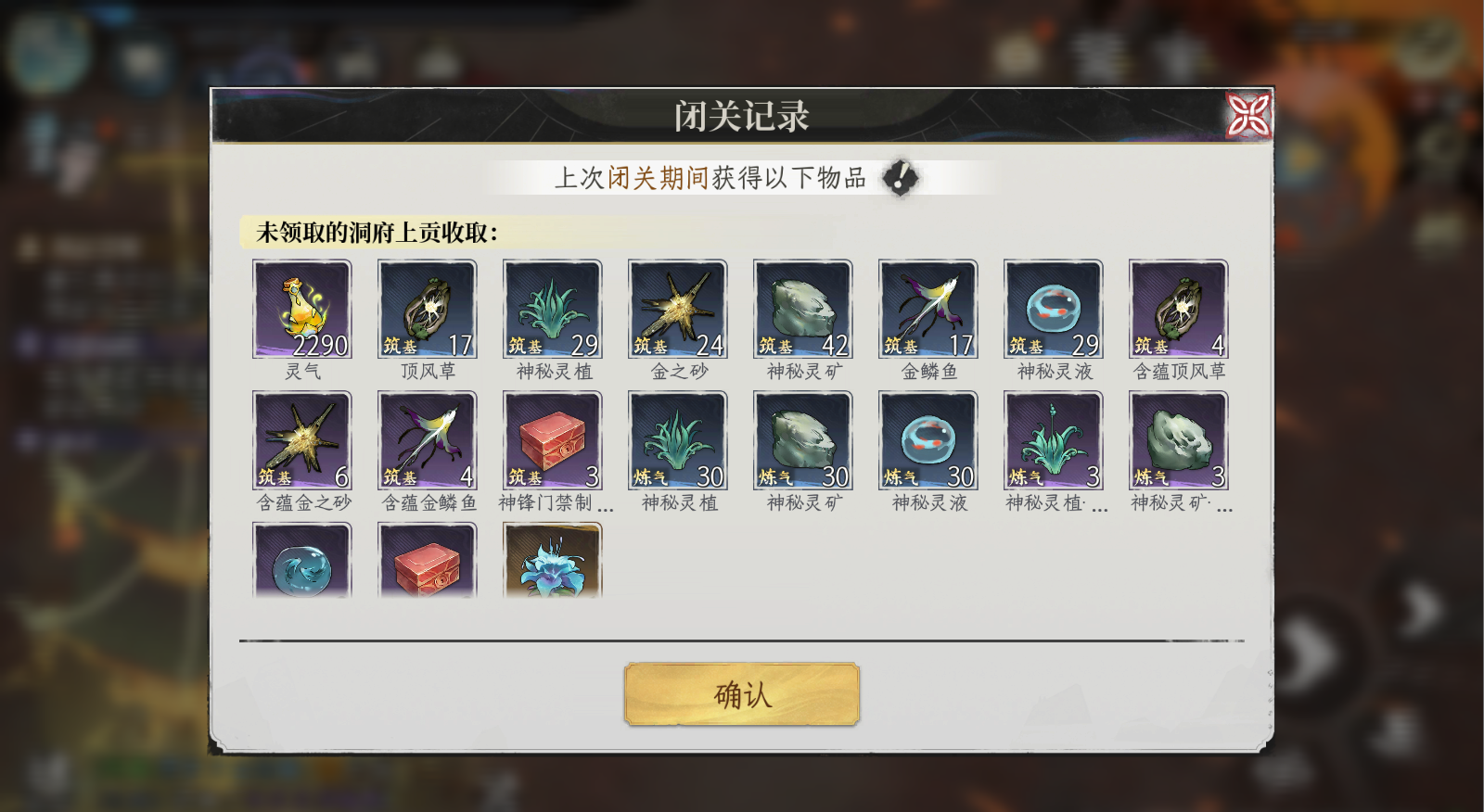Select the 神秘灵植 plant icon with count 29

[552, 307]
